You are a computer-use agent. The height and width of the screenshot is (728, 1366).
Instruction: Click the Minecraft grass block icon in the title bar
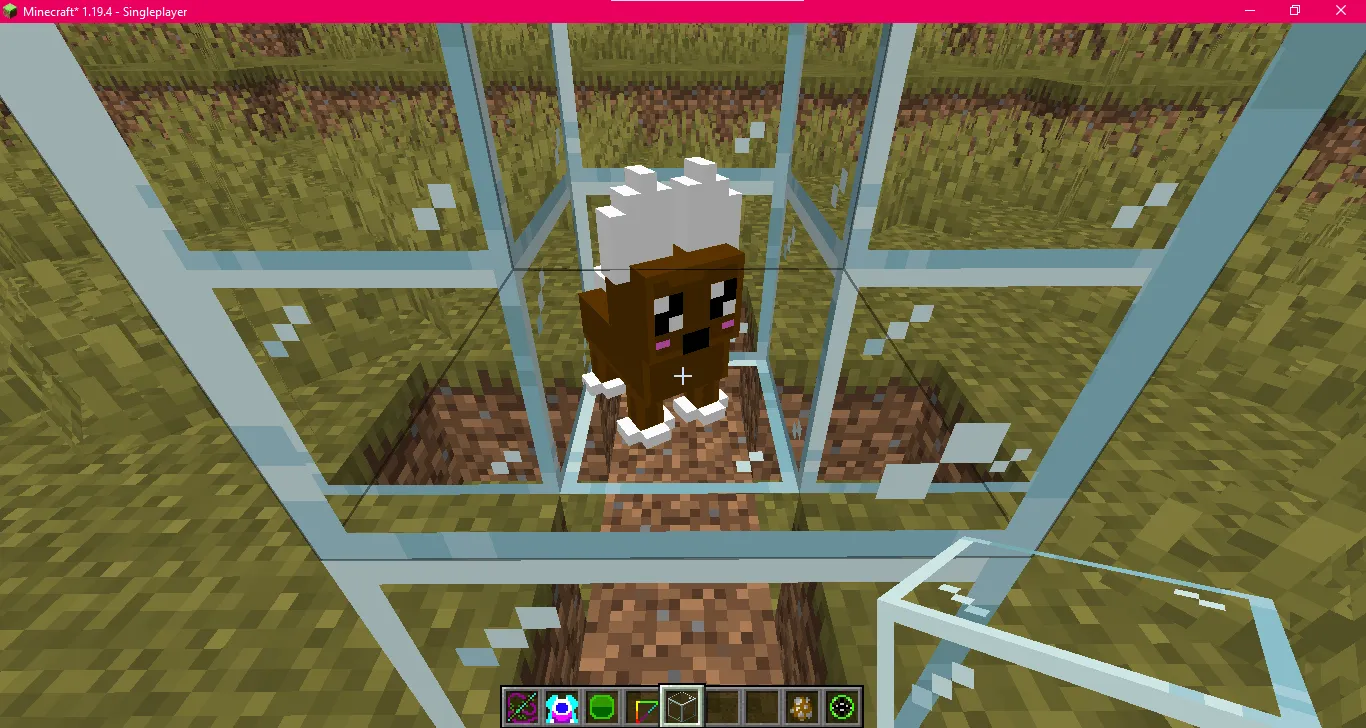tap(10, 10)
